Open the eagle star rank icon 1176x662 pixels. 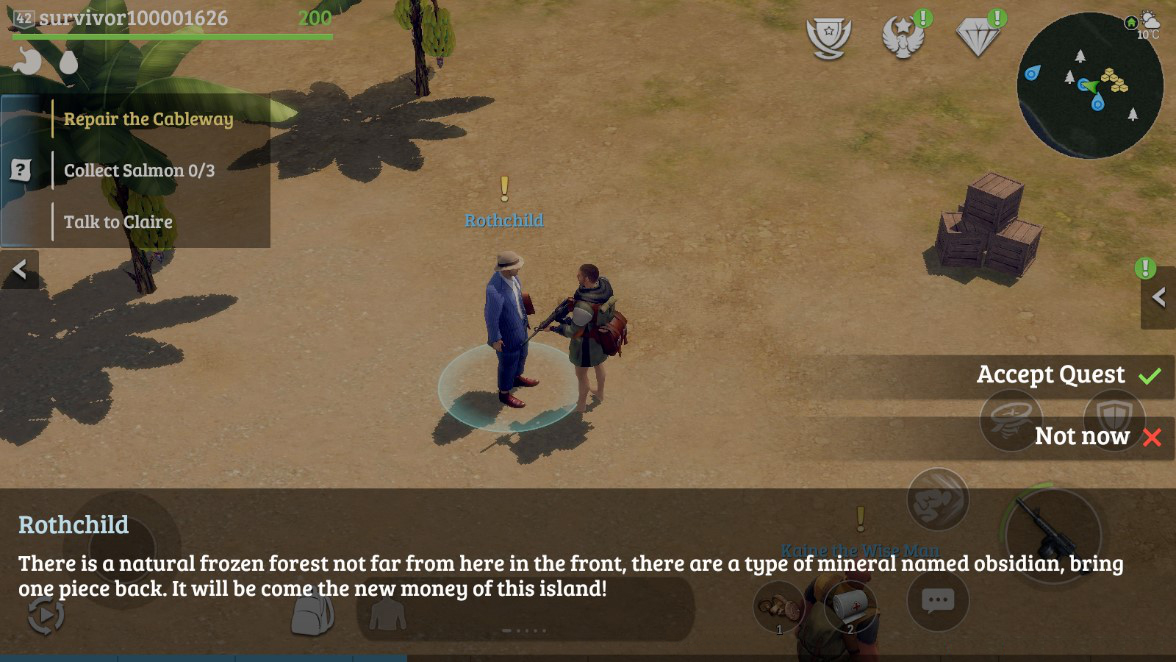click(x=902, y=38)
